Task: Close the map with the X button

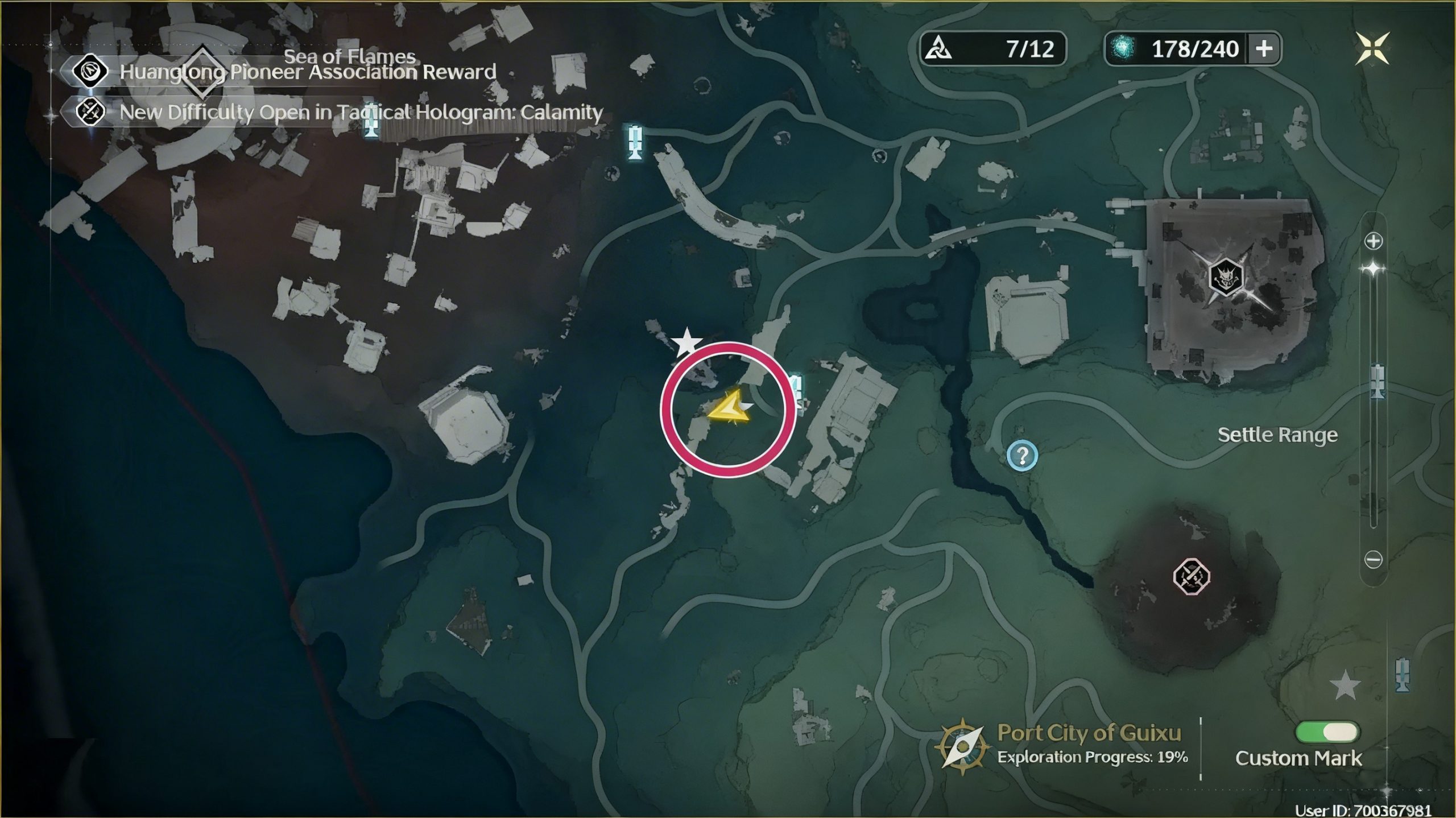Action: coord(1372,48)
